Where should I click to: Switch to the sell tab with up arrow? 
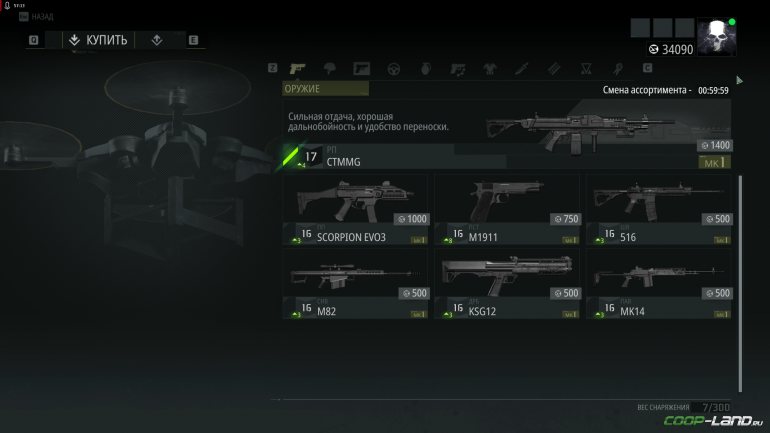pos(156,40)
